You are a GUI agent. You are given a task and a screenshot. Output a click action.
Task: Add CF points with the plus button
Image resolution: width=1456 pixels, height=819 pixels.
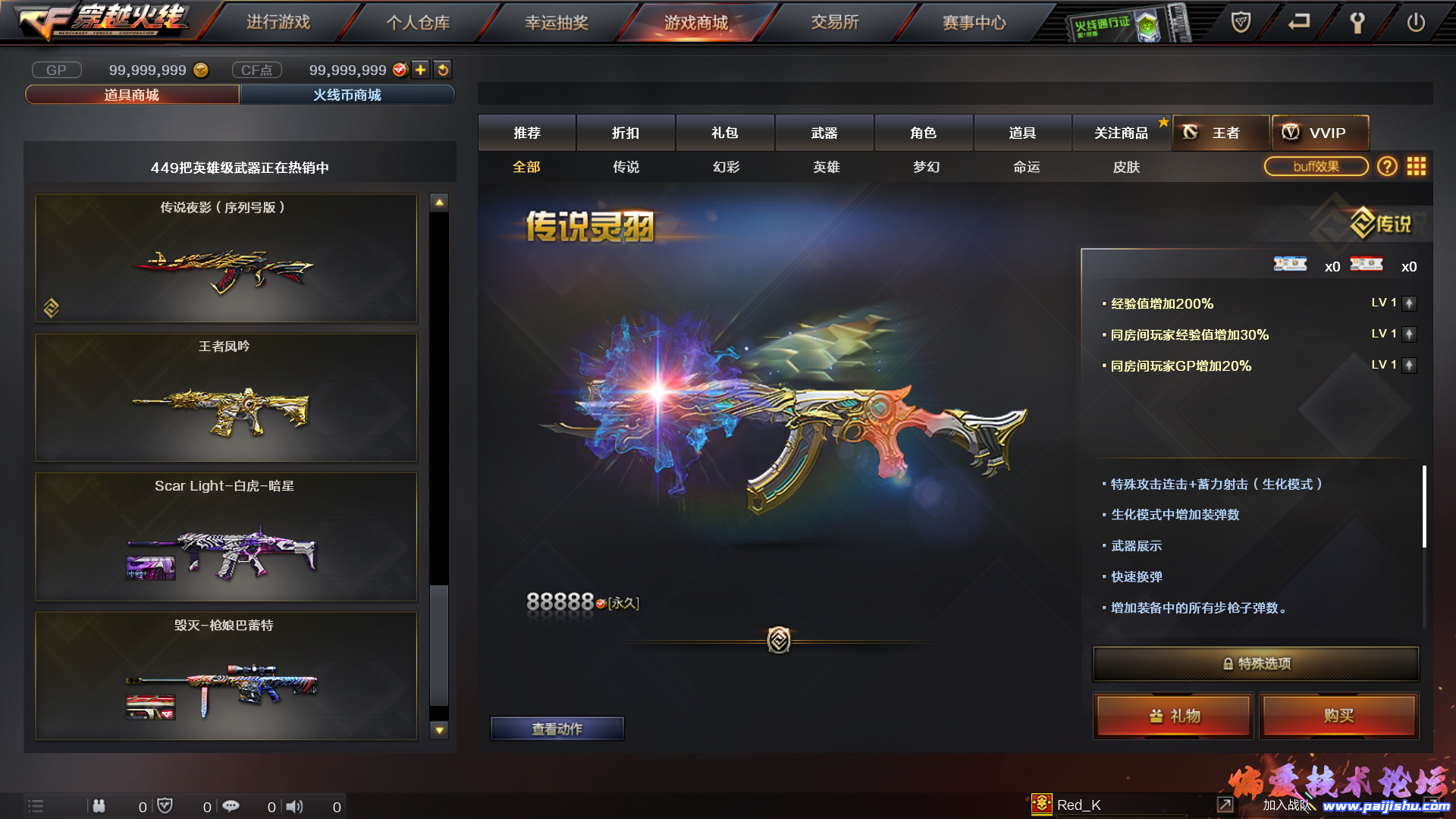pos(421,70)
